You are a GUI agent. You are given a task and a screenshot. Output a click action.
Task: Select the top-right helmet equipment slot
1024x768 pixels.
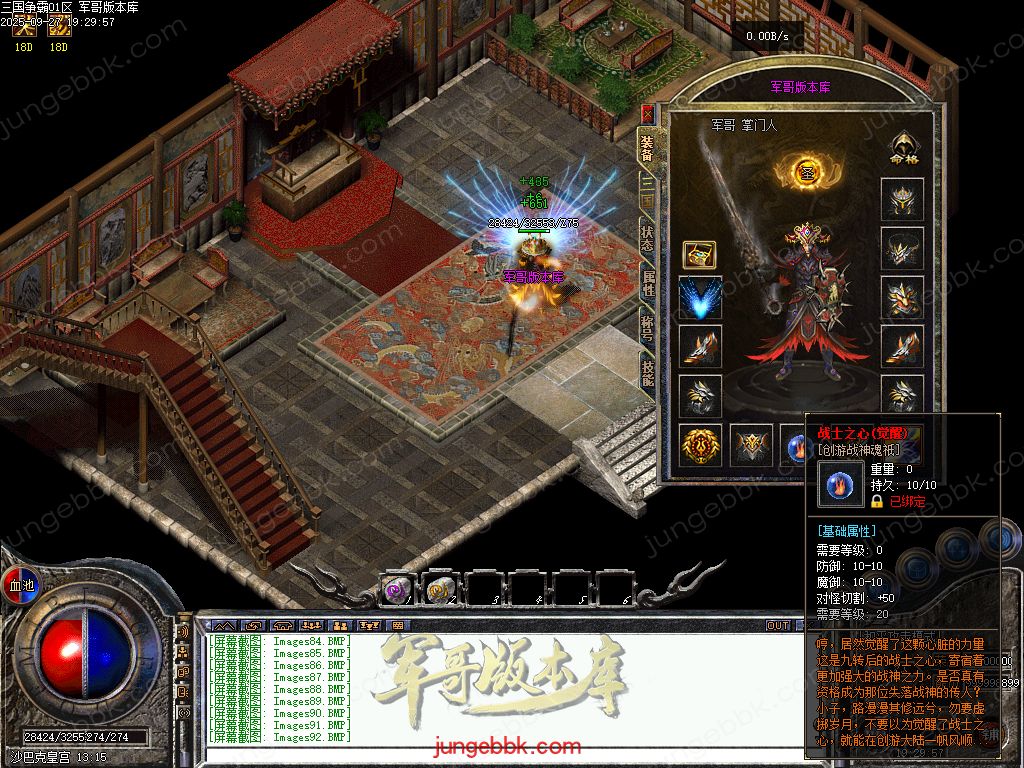tap(901, 199)
